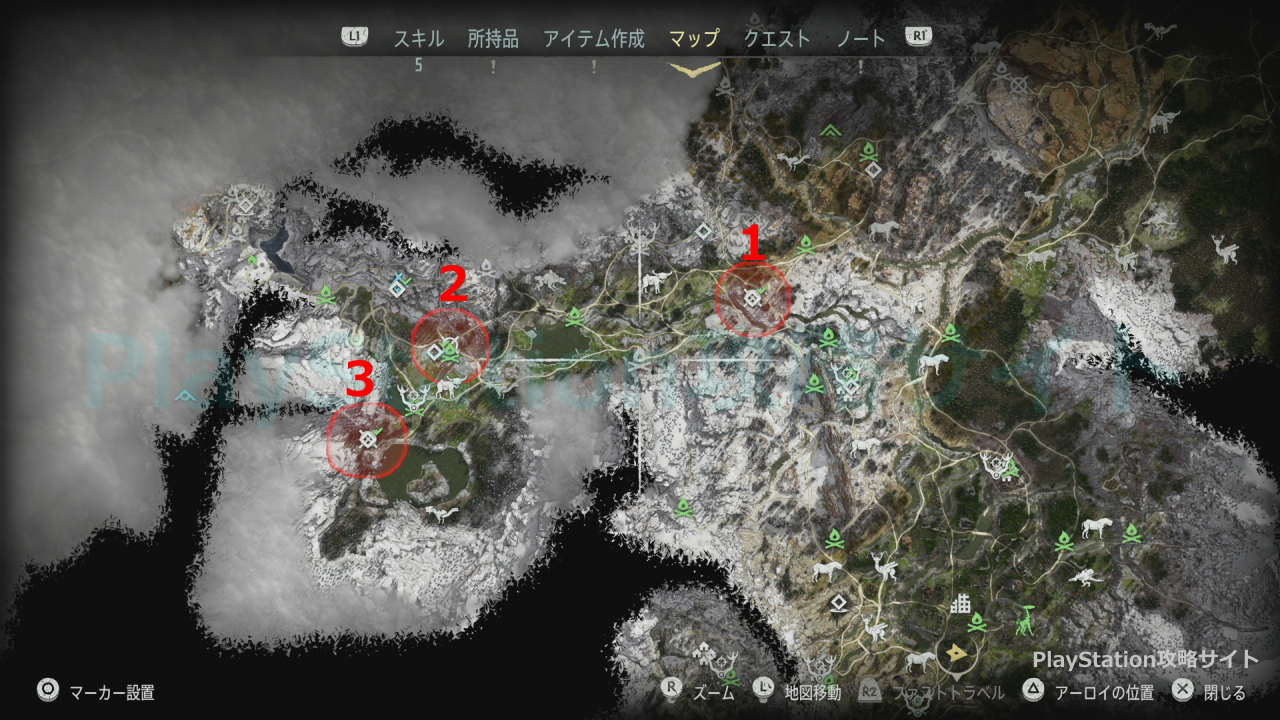Choose the マップ tab
The image size is (1280, 720).
694,39
